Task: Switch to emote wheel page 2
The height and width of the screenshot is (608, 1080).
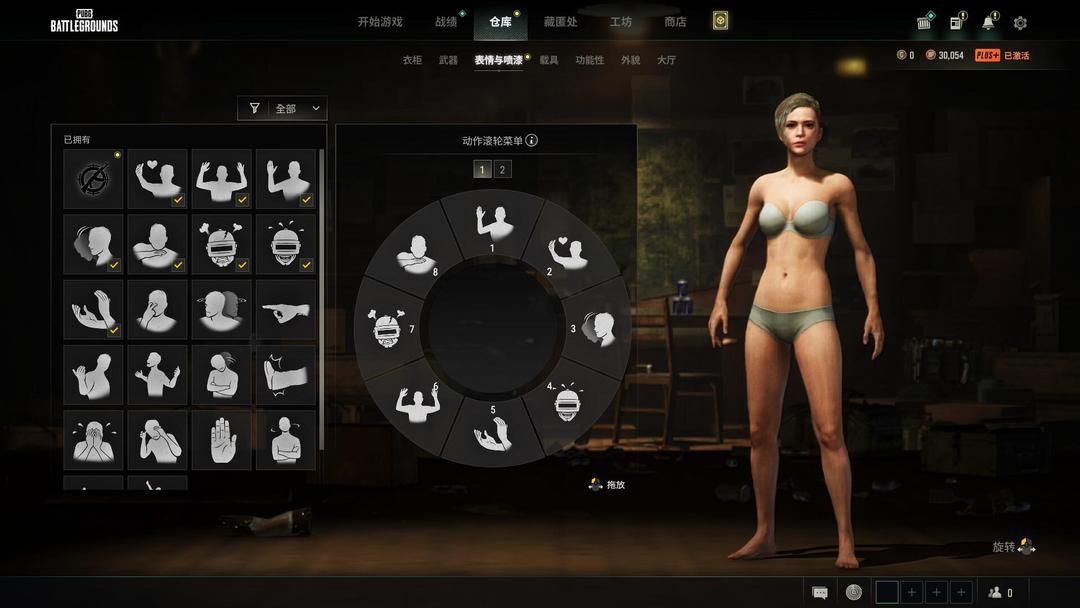Action: 502,169
